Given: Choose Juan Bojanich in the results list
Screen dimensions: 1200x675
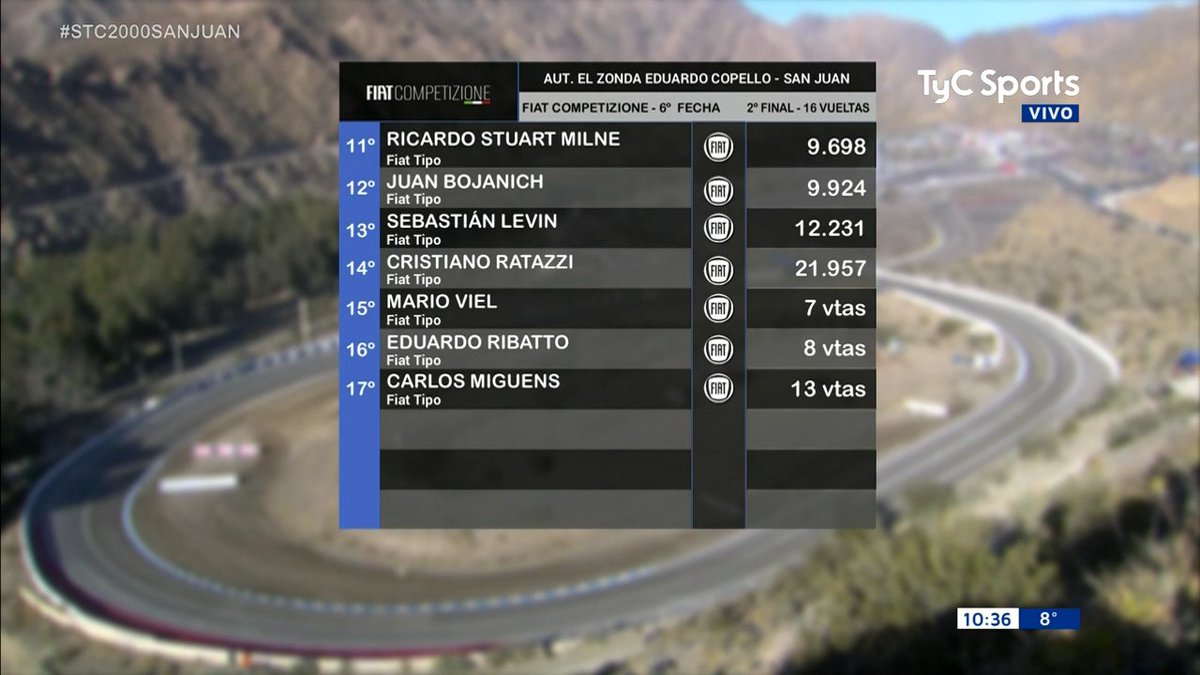Looking at the screenshot, I should tap(465, 188).
